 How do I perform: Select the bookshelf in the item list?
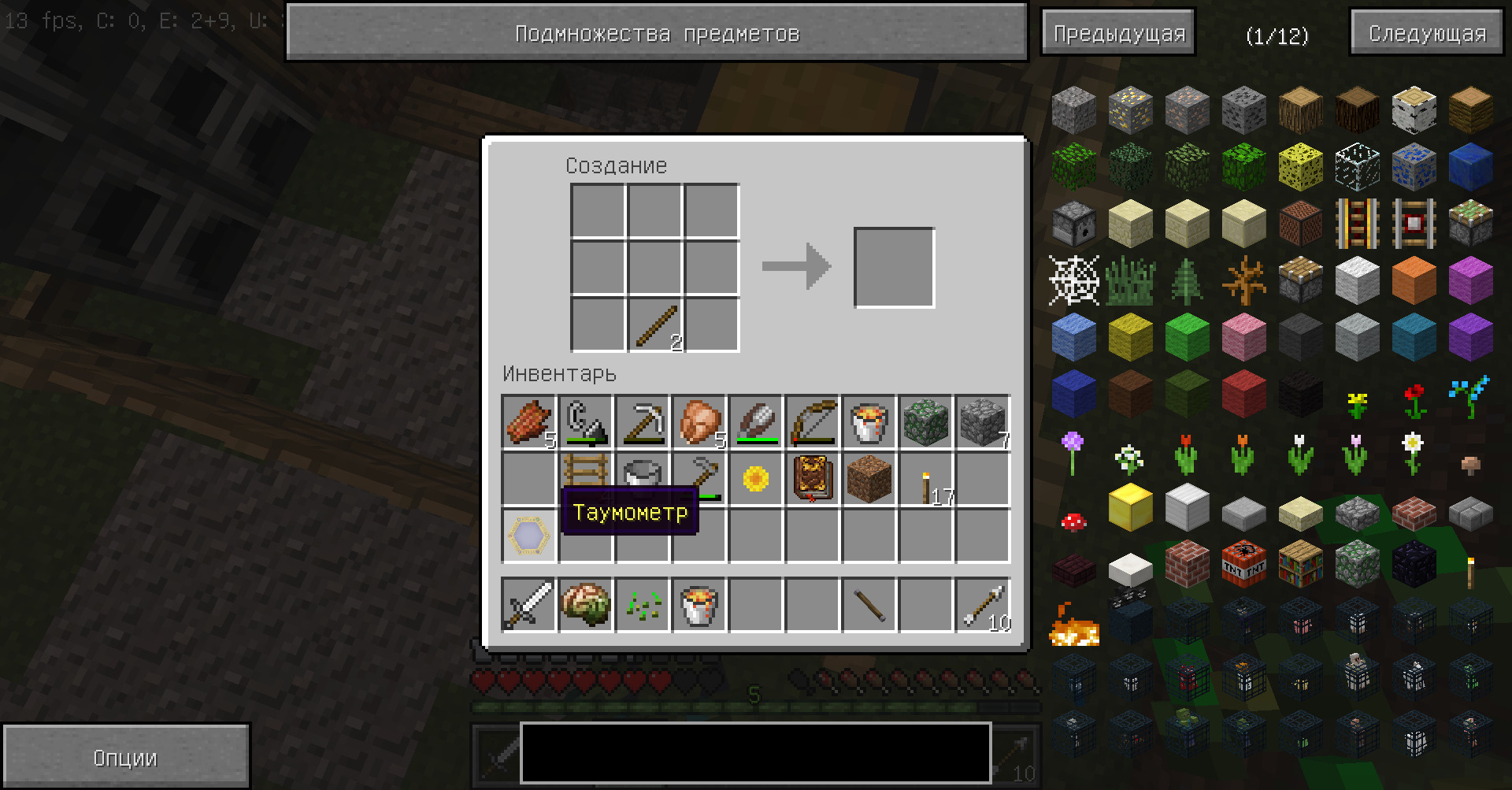(1300, 562)
